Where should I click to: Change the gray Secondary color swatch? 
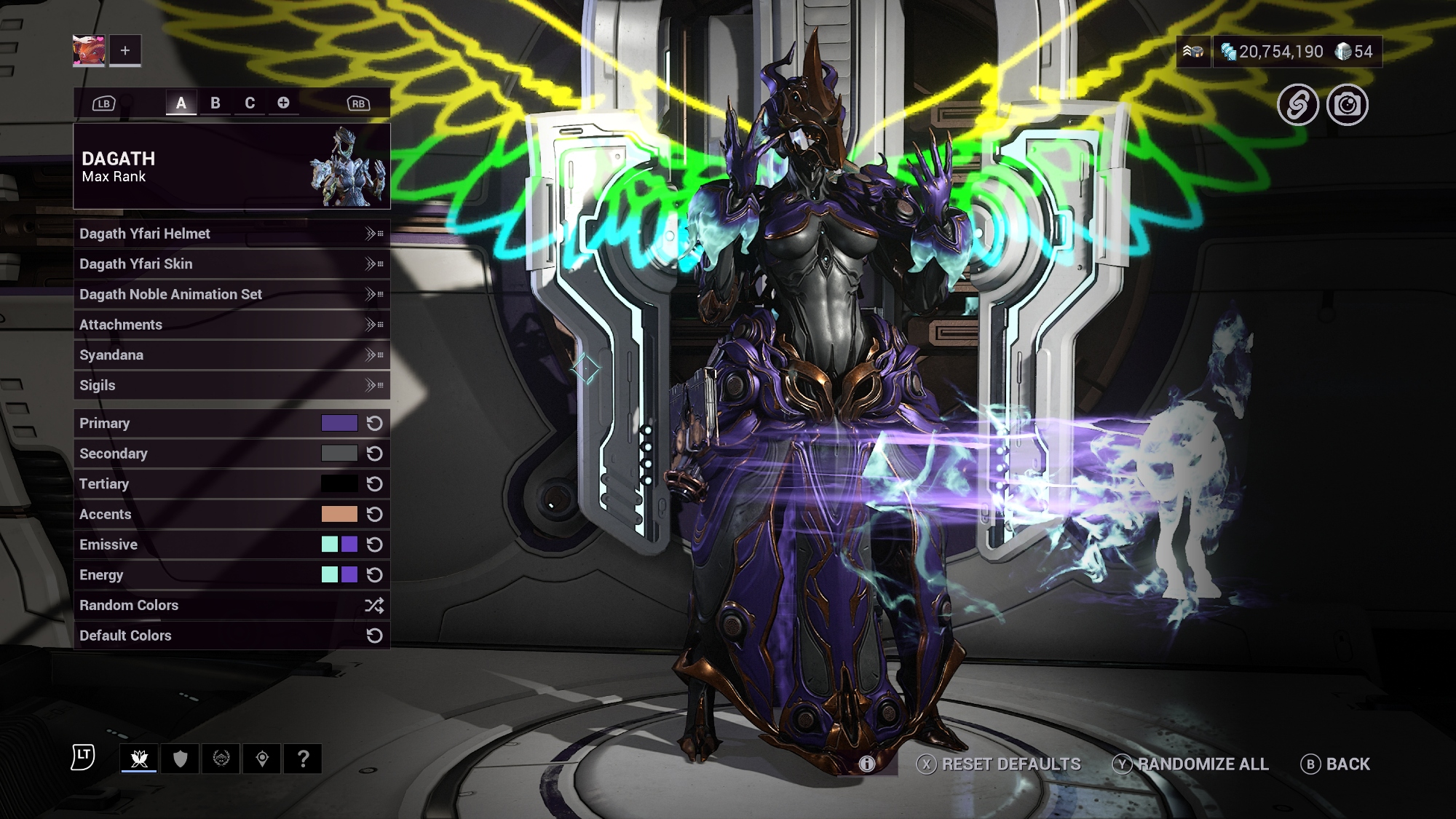[x=339, y=454]
